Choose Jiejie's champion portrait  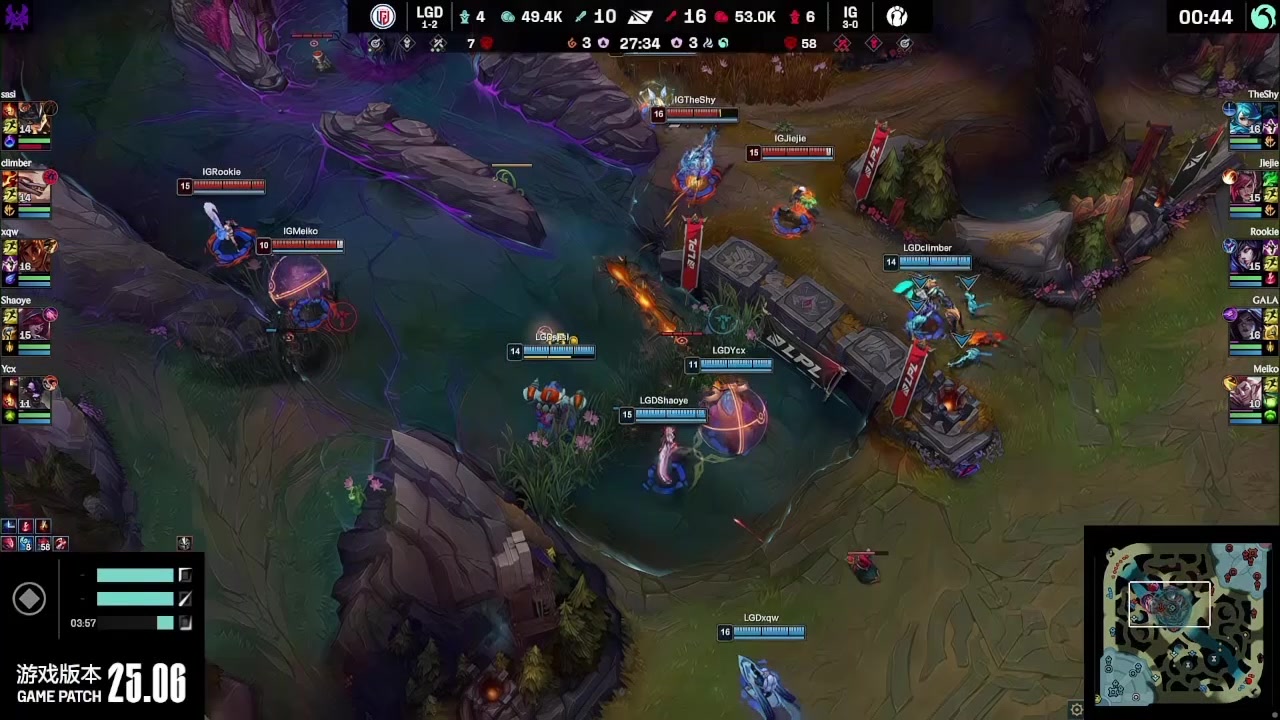click(1246, 187)
